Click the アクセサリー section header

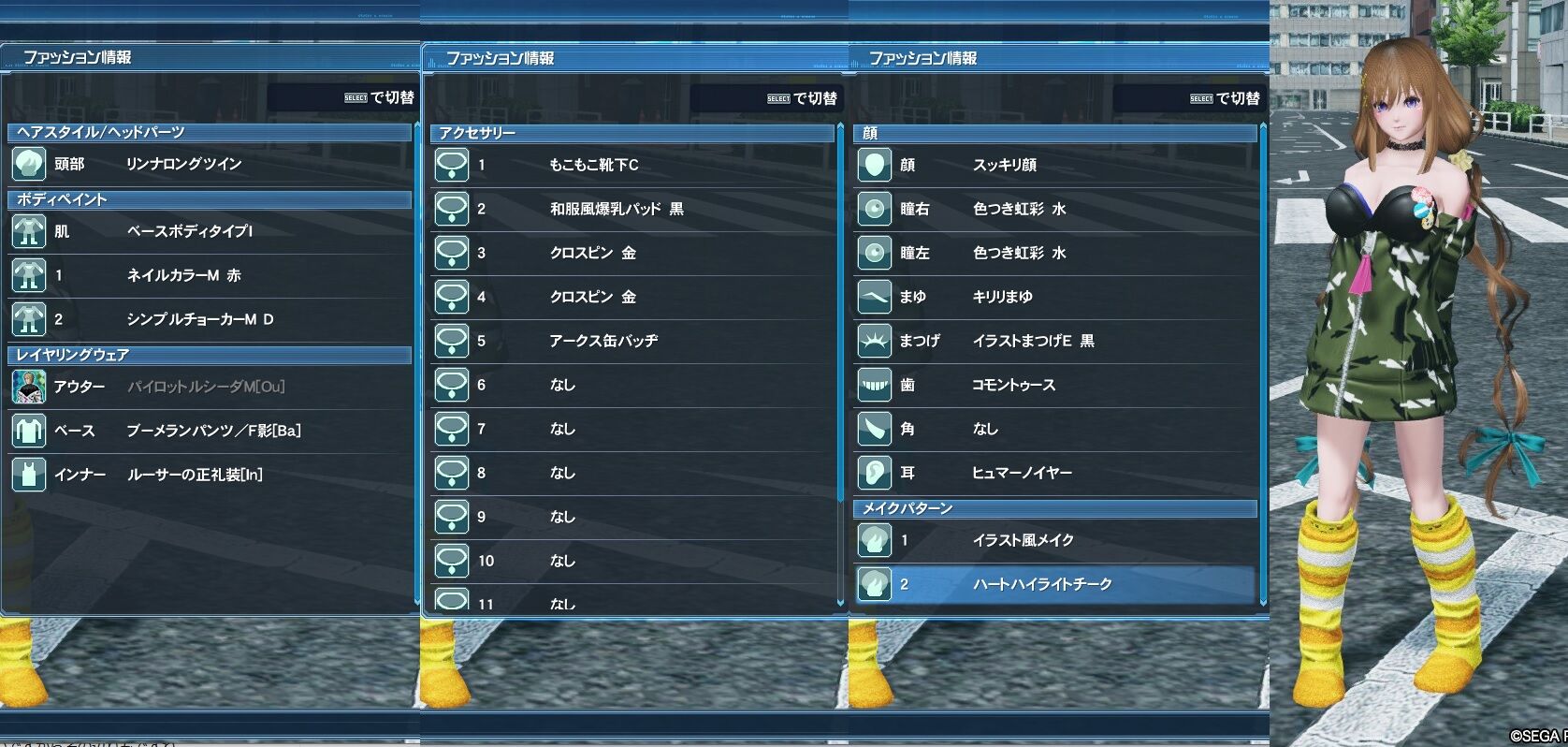tap(632, 132)
